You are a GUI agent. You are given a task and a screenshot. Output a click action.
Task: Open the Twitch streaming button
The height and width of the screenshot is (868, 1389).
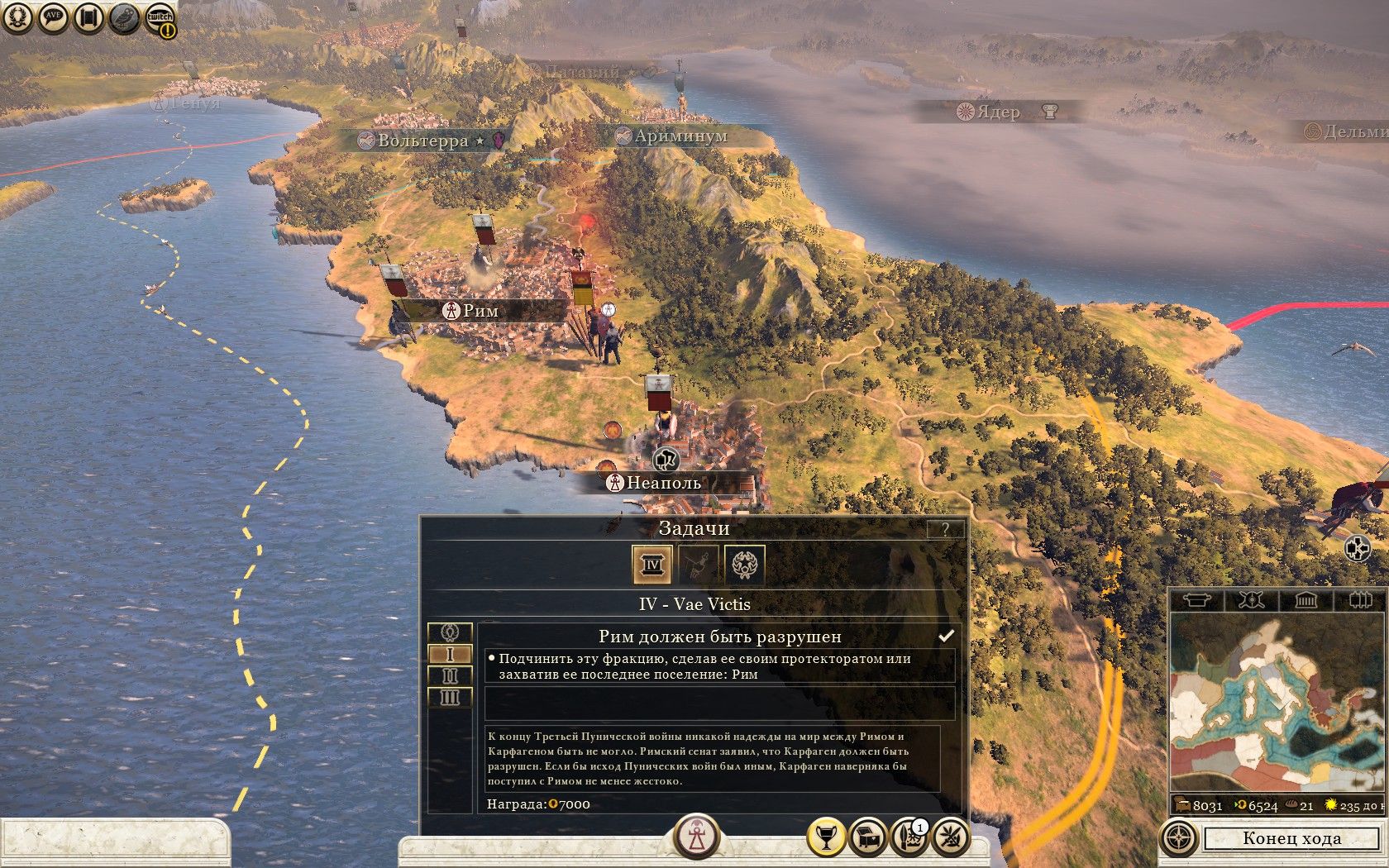point(160,18)
